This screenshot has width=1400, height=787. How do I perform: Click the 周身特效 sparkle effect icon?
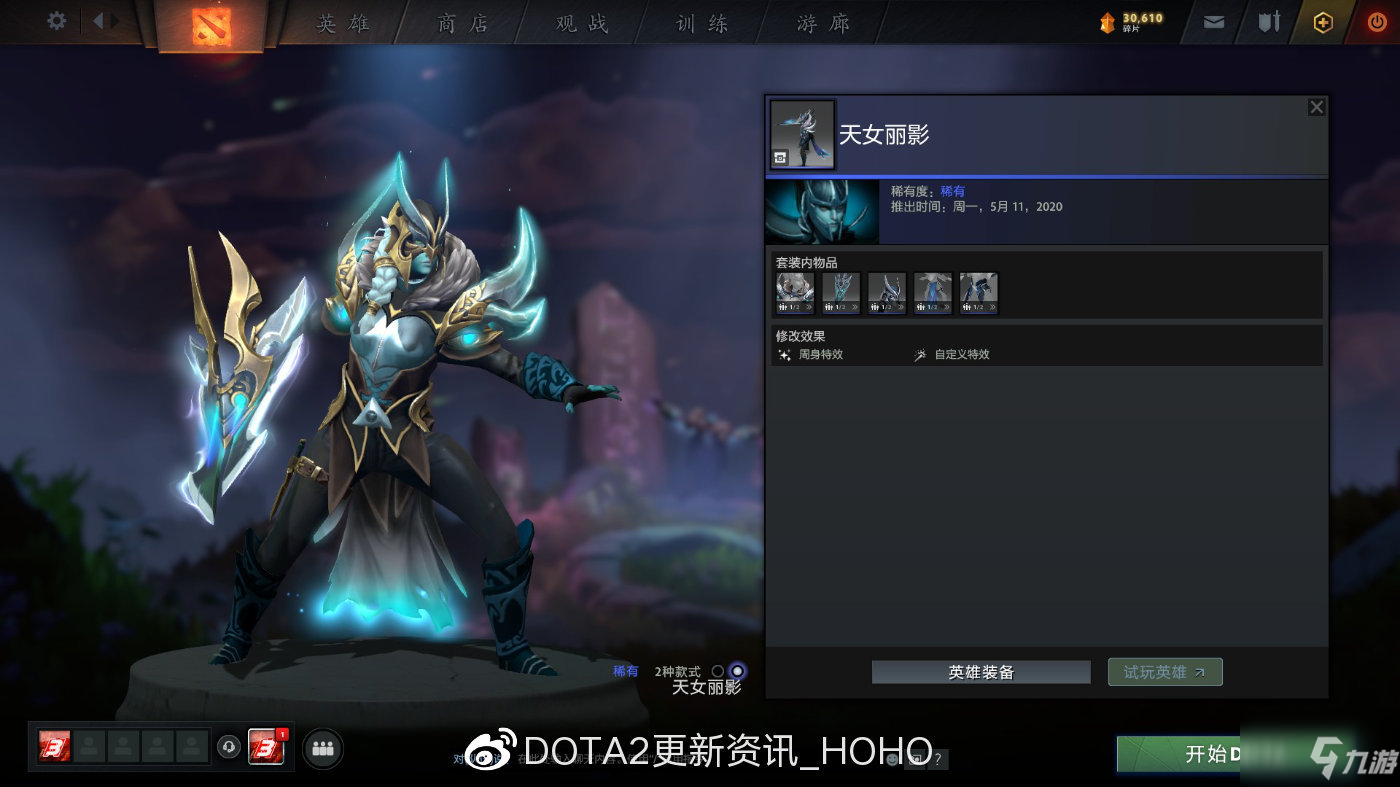pyautogui.click(x=785, y=354)
